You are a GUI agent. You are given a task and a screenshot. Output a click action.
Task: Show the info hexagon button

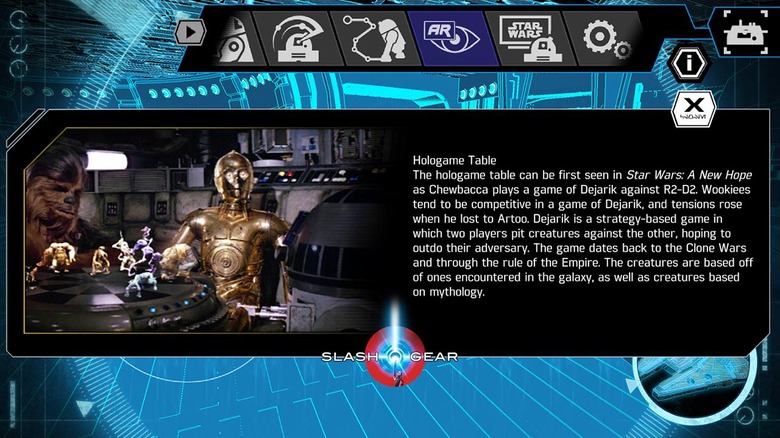(689, 64)
